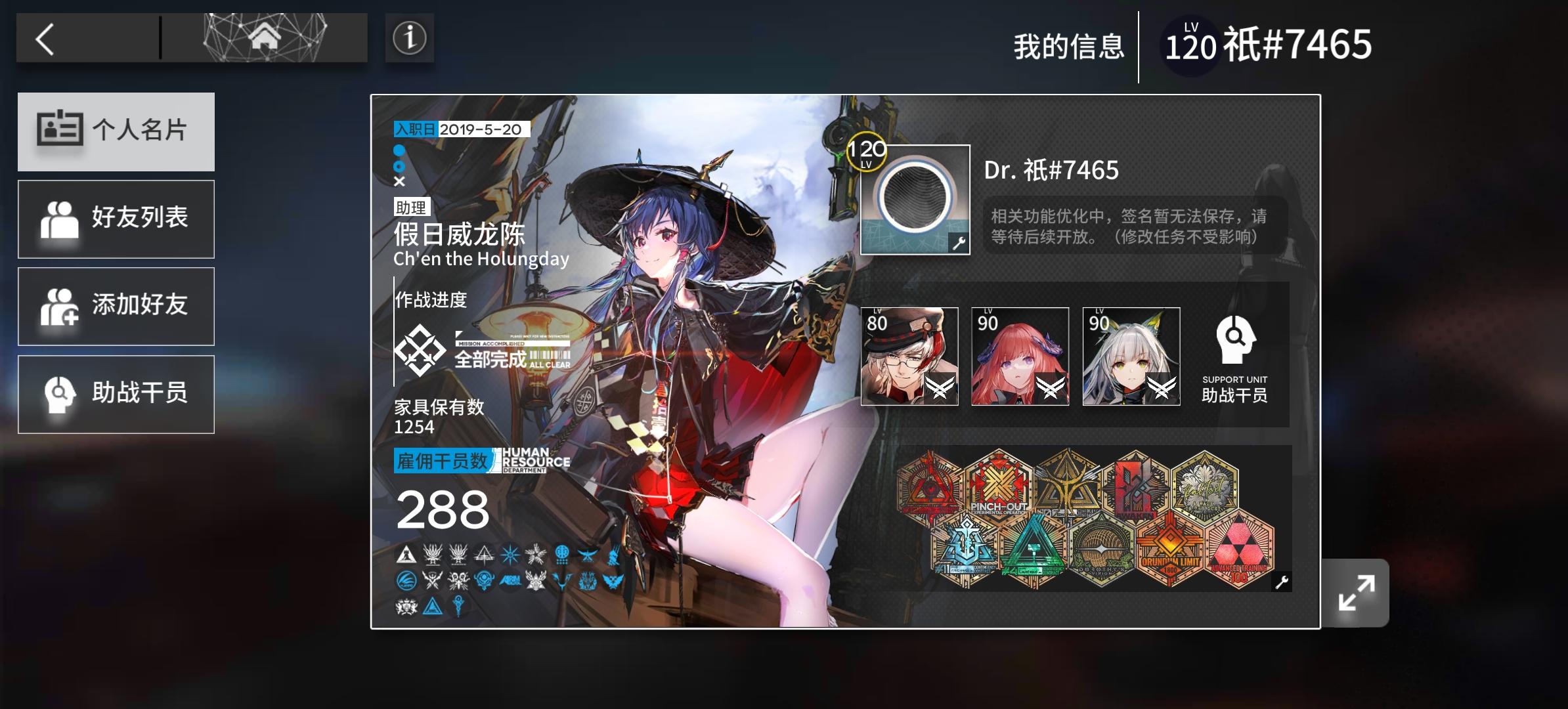The width and height of the screenshot is (1568, 709).
Task: Select the 助战干员 sidebar icon
Action: coord(59,394)
